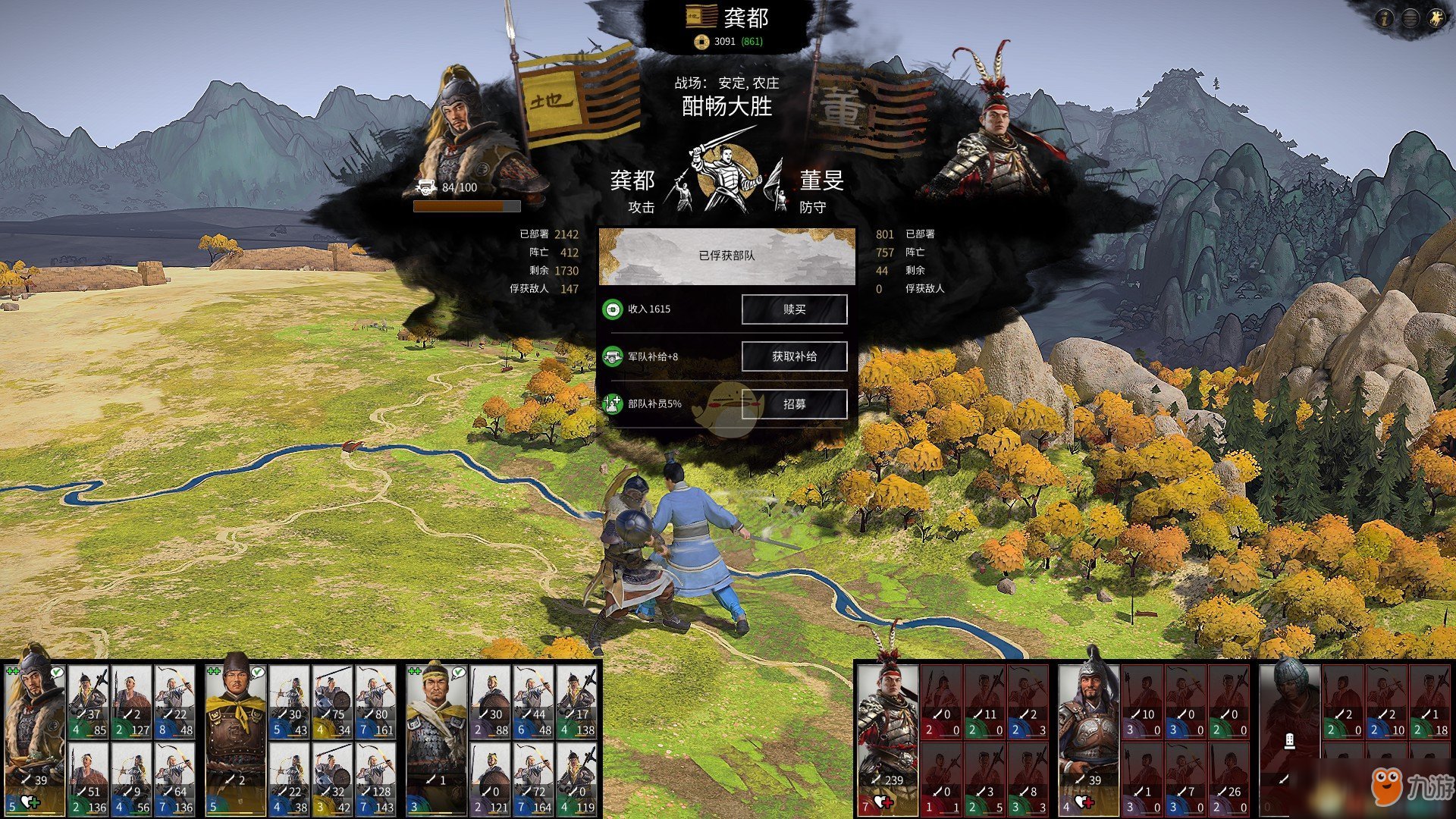Click the supply cart icon beside 军队补给+8
The image size is (1456, 819).
pos(614,356)
